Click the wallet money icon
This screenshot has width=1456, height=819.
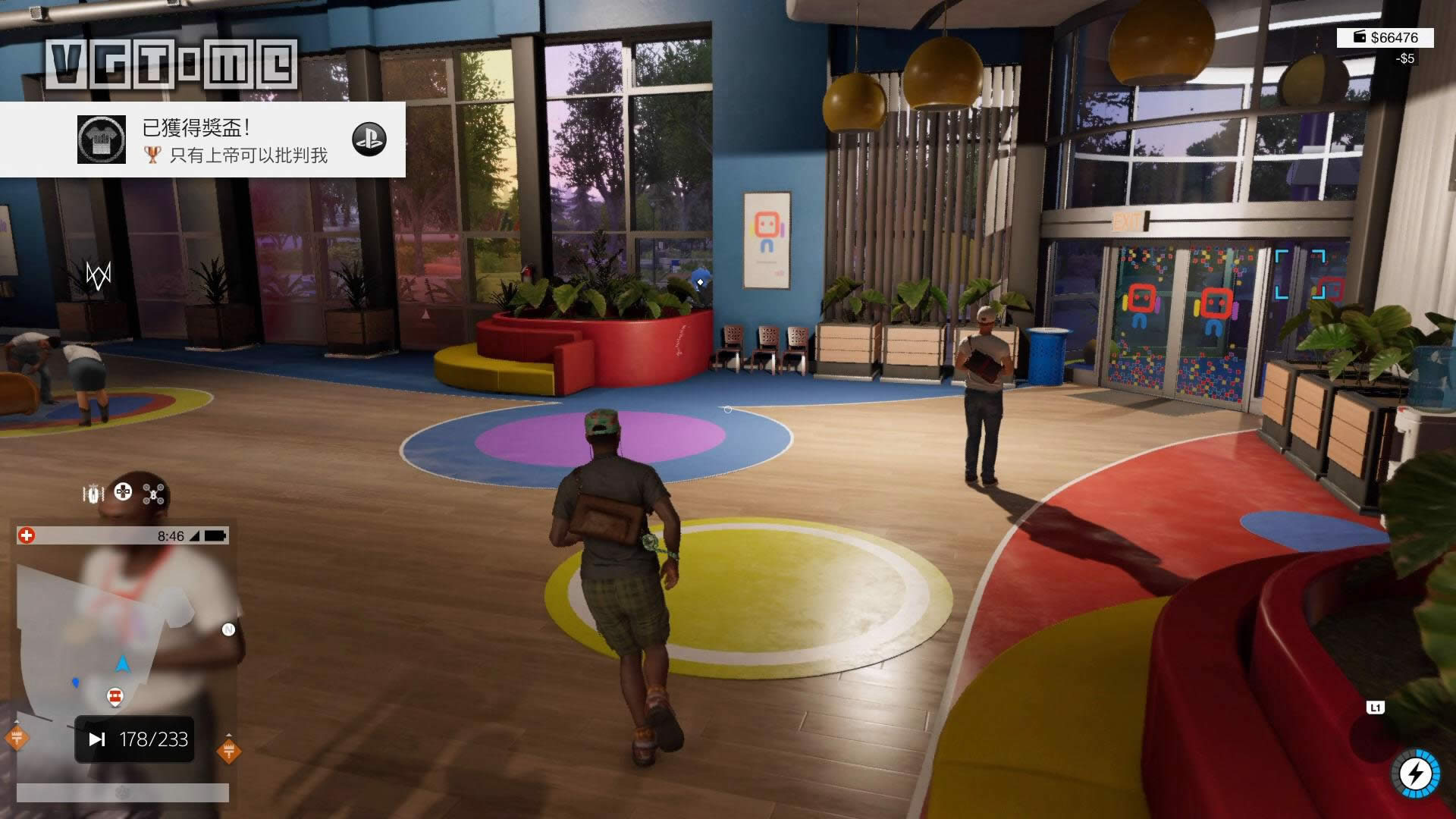tap(1360, 37)
